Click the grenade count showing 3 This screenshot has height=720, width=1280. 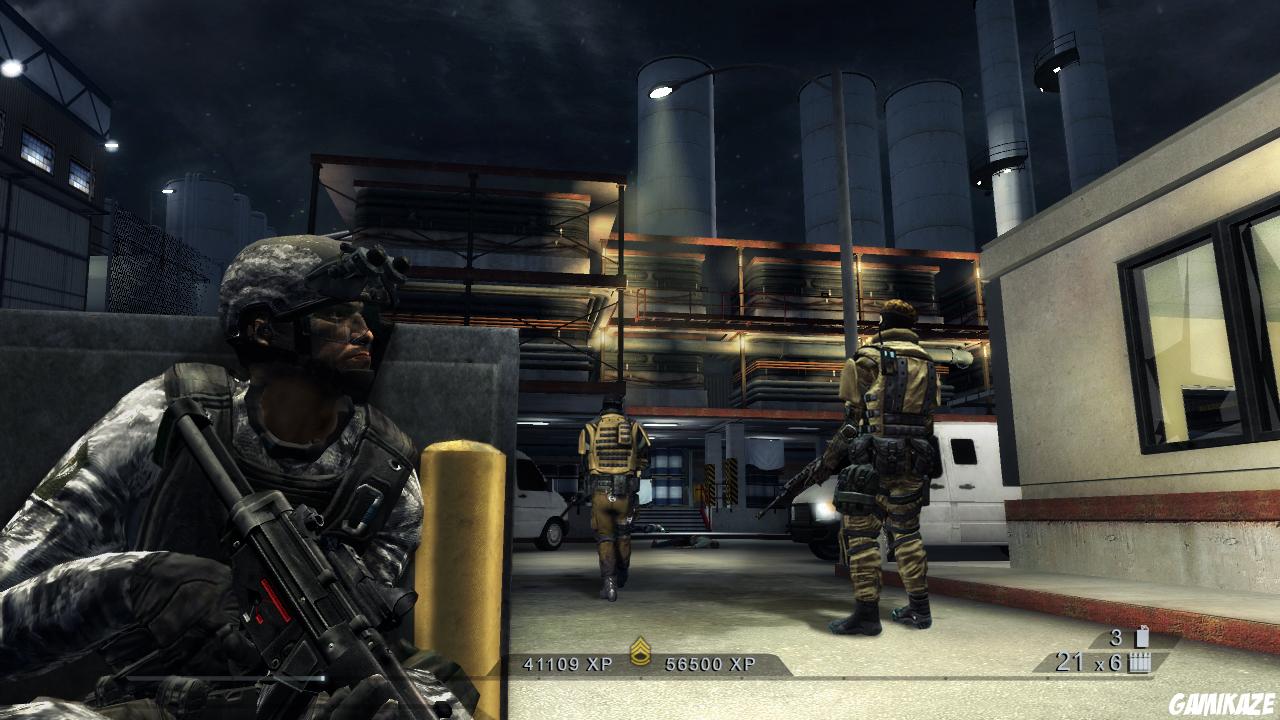point(1118,636)
